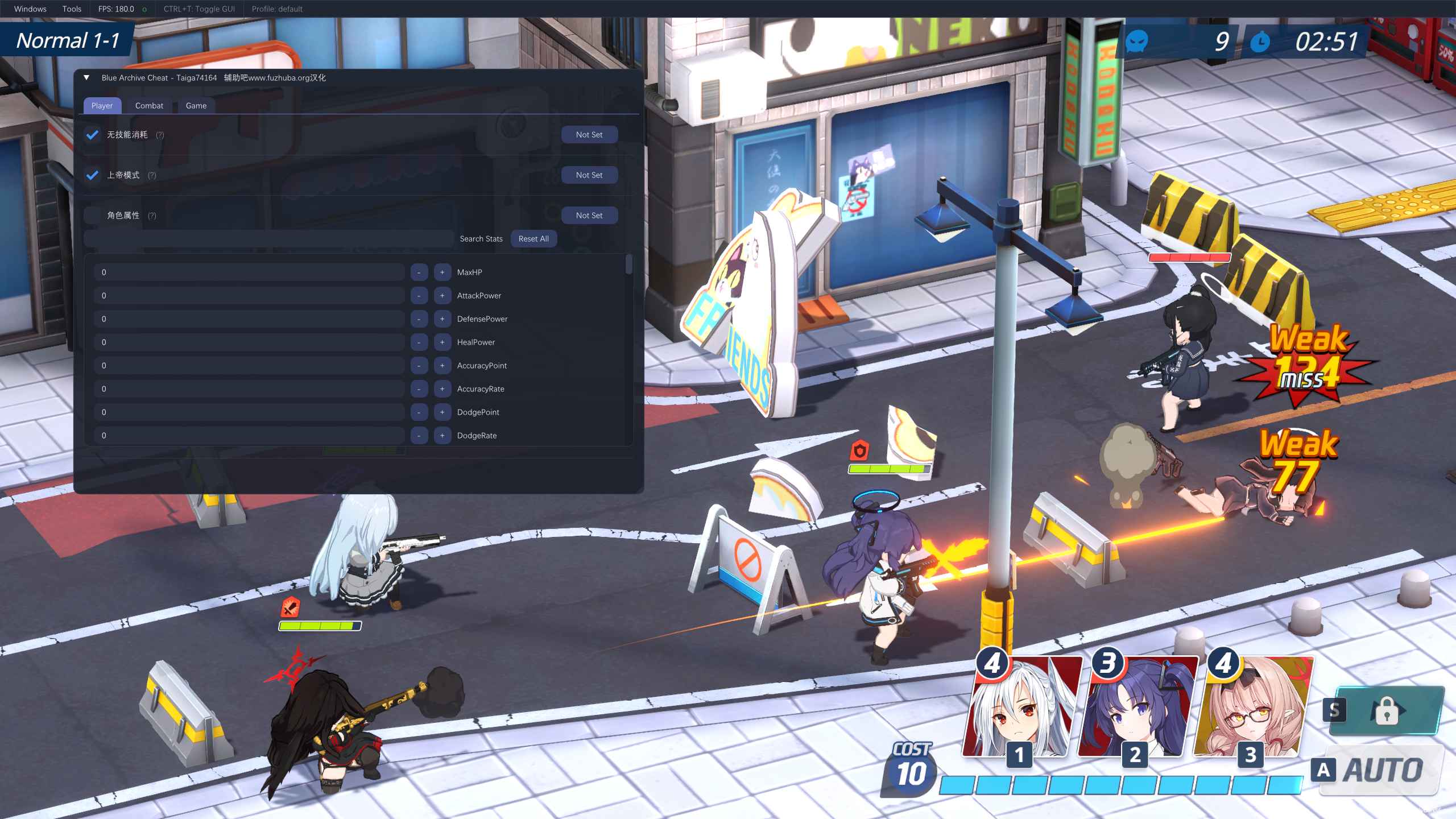Click the Not Set keybind button for 上帝模式
The image size is (1456, 819).
click(x=589, y=175)
